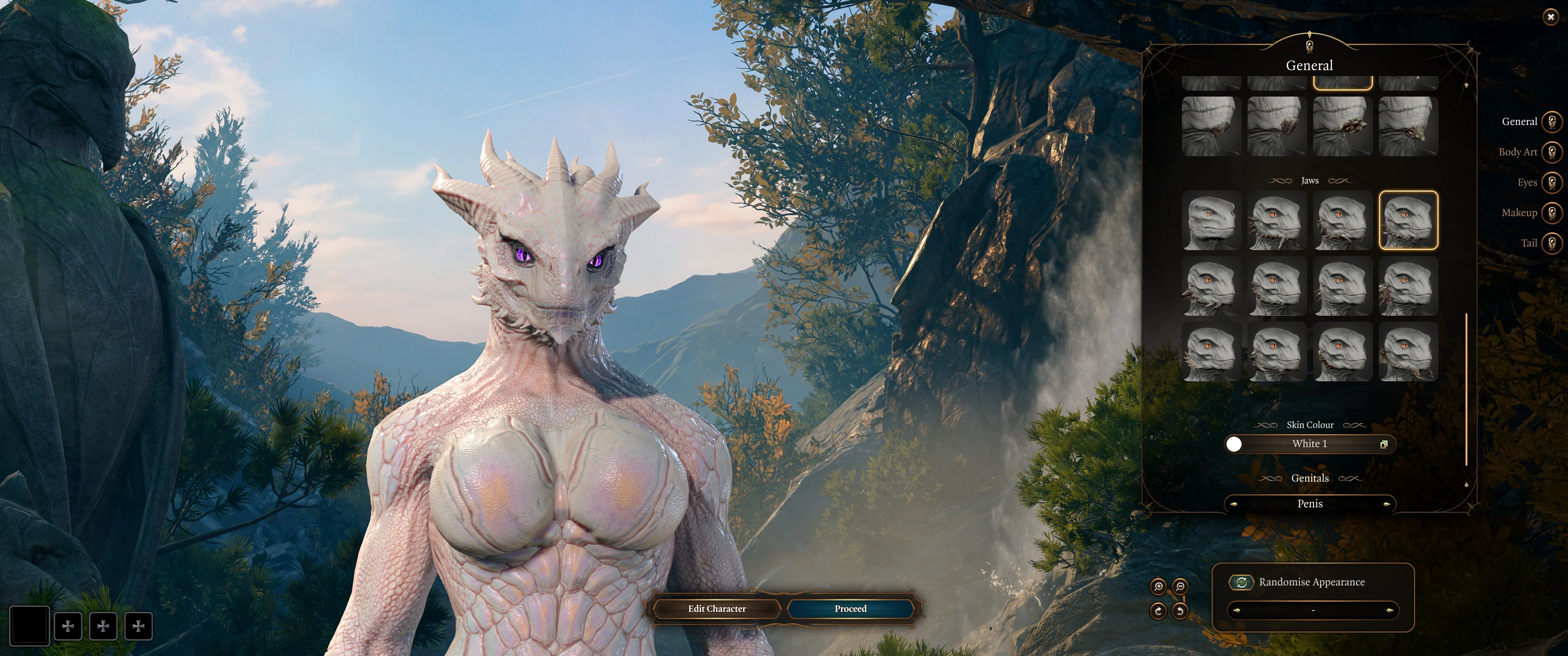This screenshot has height=656, width=1568.
Task: Select the next Genitals option arrow
Action: coord(1386,504)
